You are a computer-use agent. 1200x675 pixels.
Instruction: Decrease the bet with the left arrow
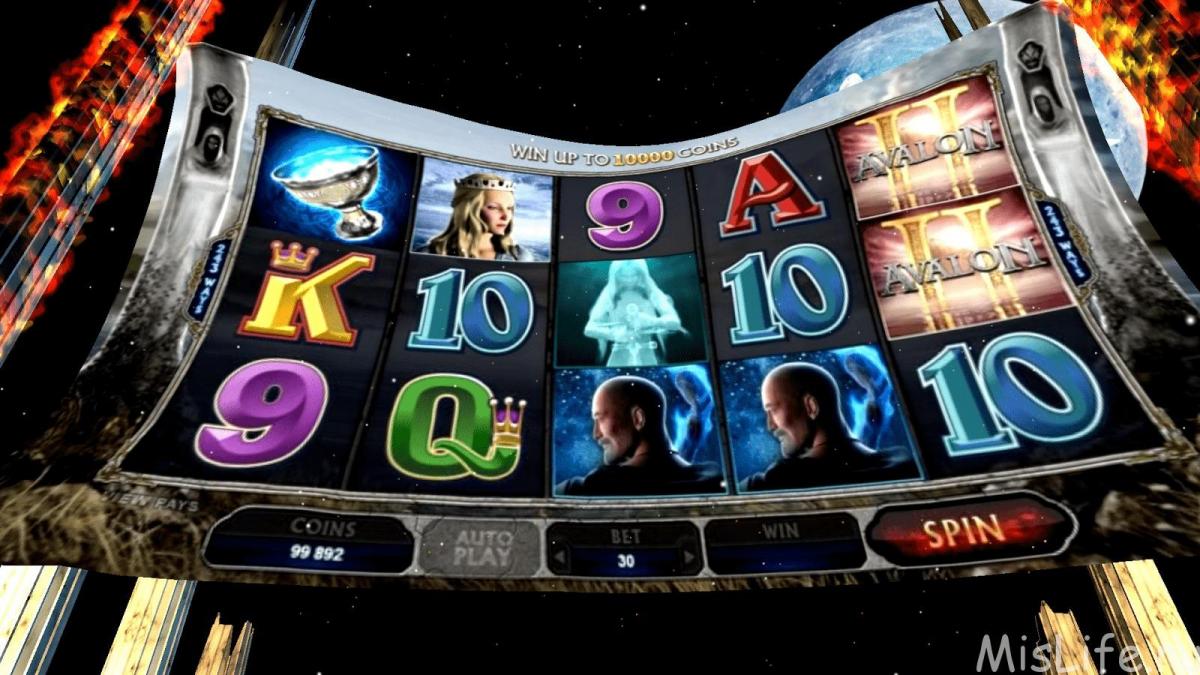(x=559, y=558)
